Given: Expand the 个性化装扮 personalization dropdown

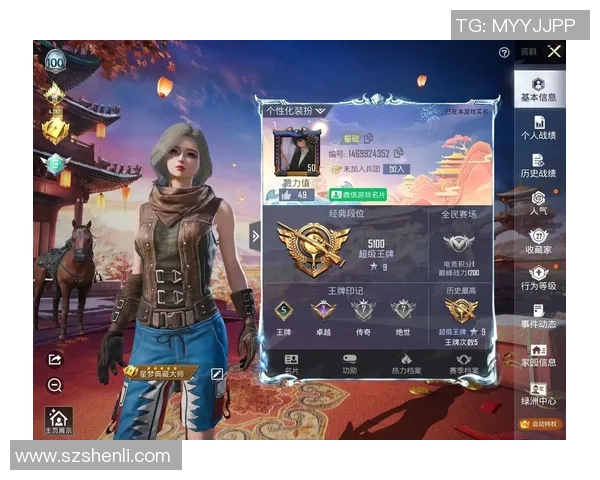Looking at the screenshot, I should pos(296,110).
